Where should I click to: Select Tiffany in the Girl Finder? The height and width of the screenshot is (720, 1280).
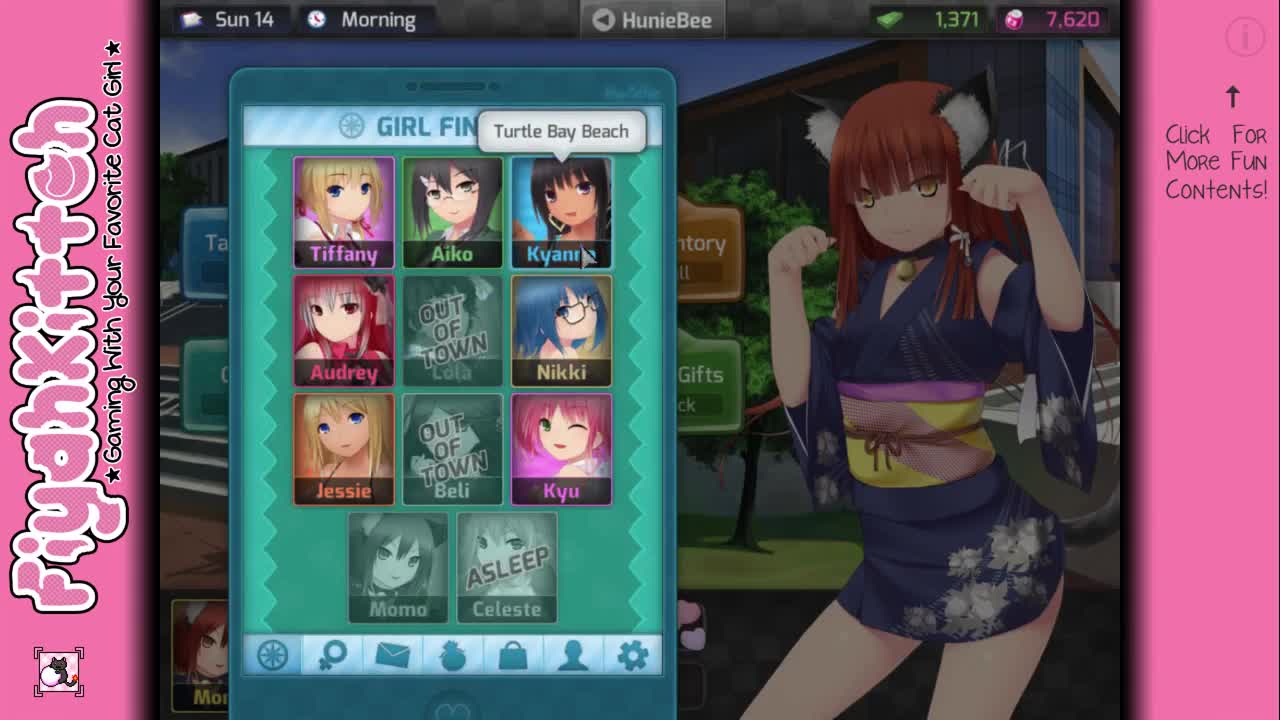(343, 212)
